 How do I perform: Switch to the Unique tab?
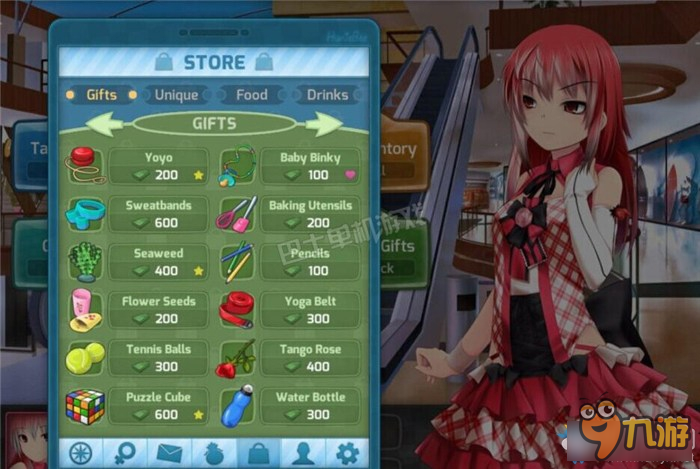[176, 95]
